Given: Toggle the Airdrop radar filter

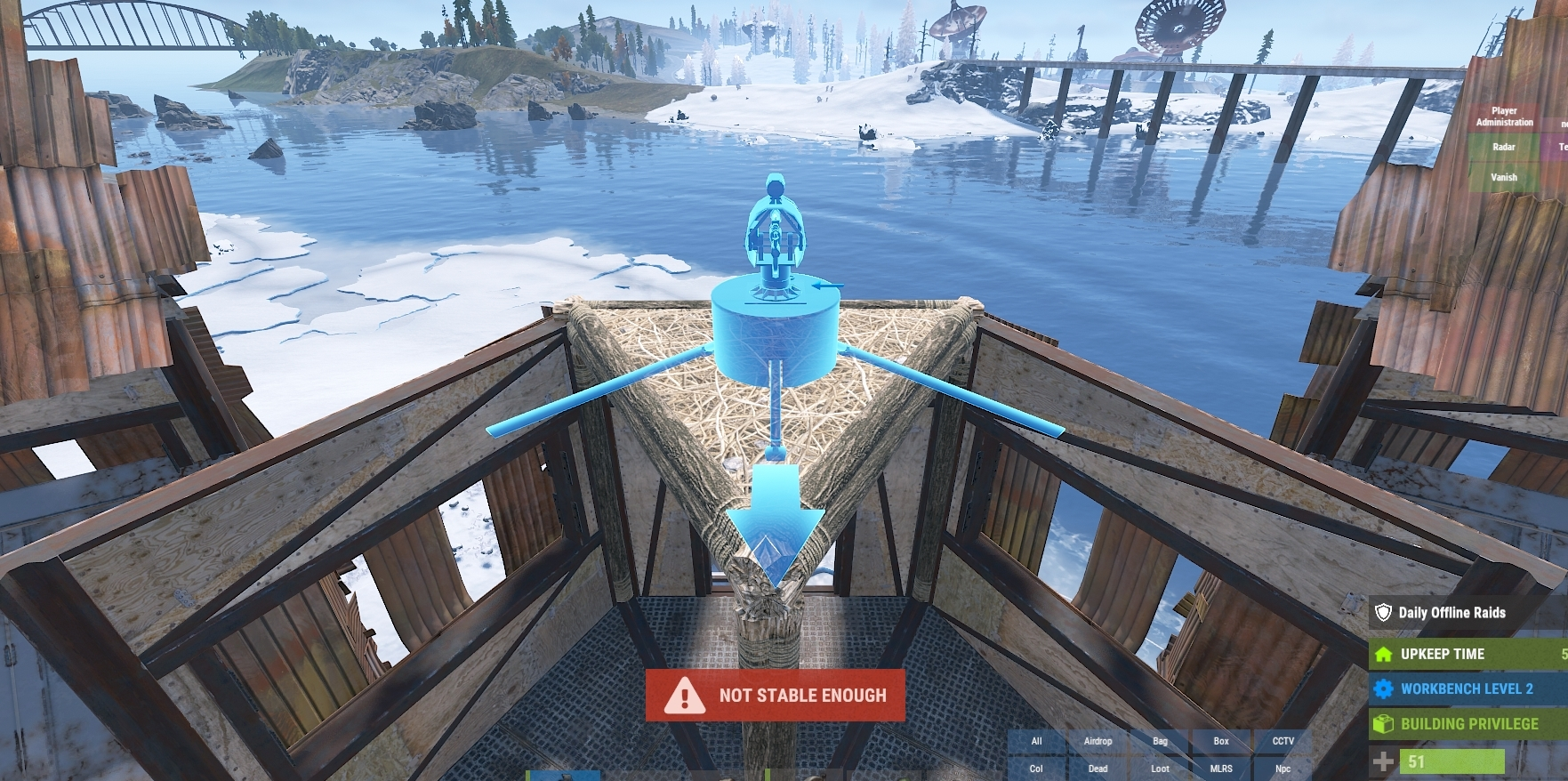Looking at the screenshot, I should point(1098,741).
